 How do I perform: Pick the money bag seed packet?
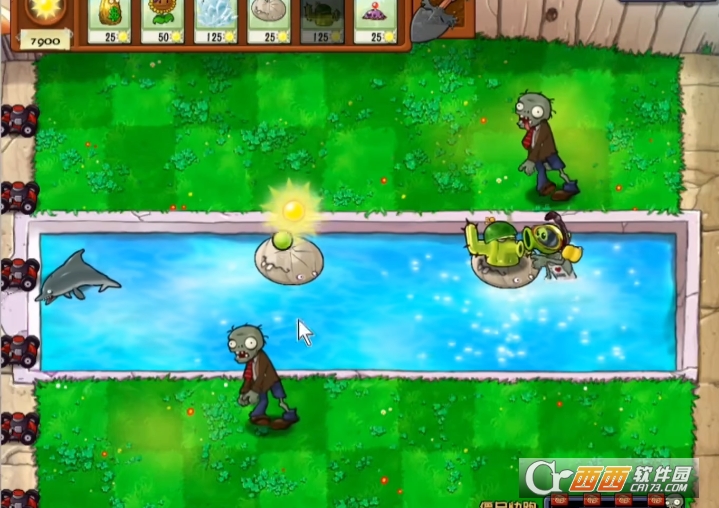point(111,20)
